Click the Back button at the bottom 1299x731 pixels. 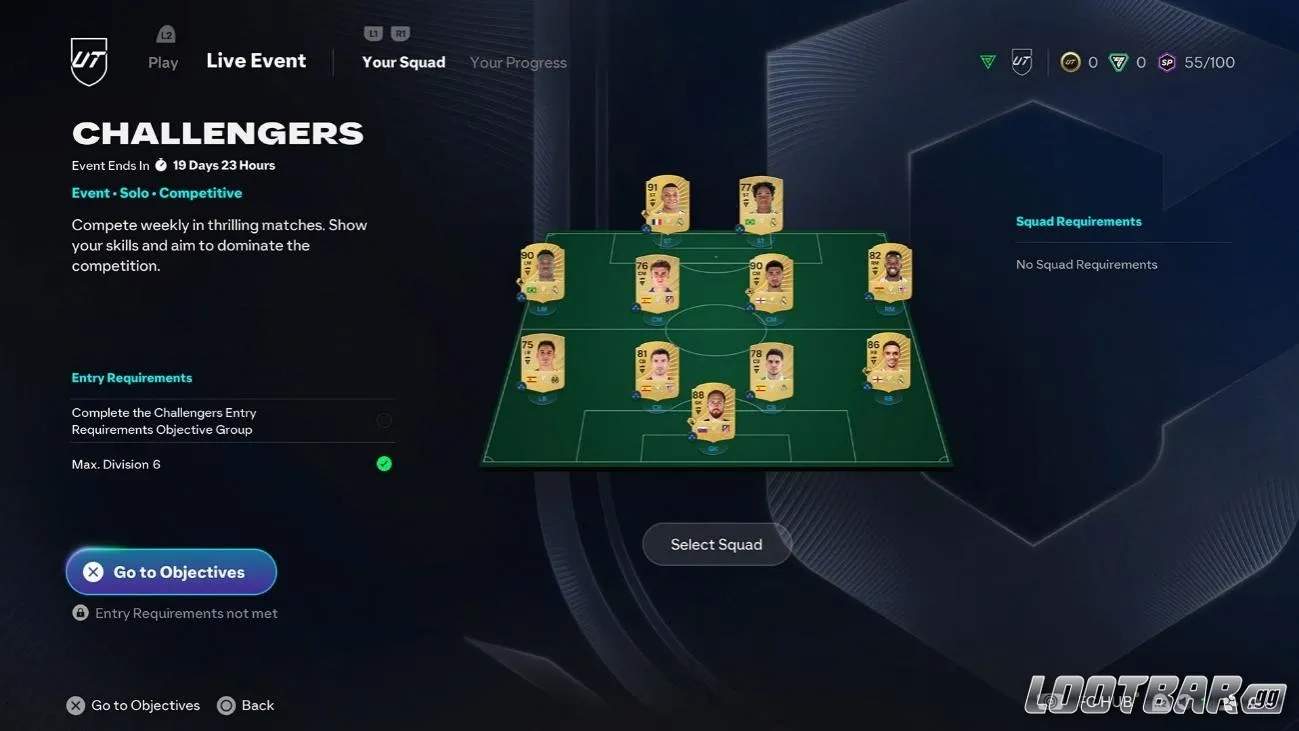(245, 705)
